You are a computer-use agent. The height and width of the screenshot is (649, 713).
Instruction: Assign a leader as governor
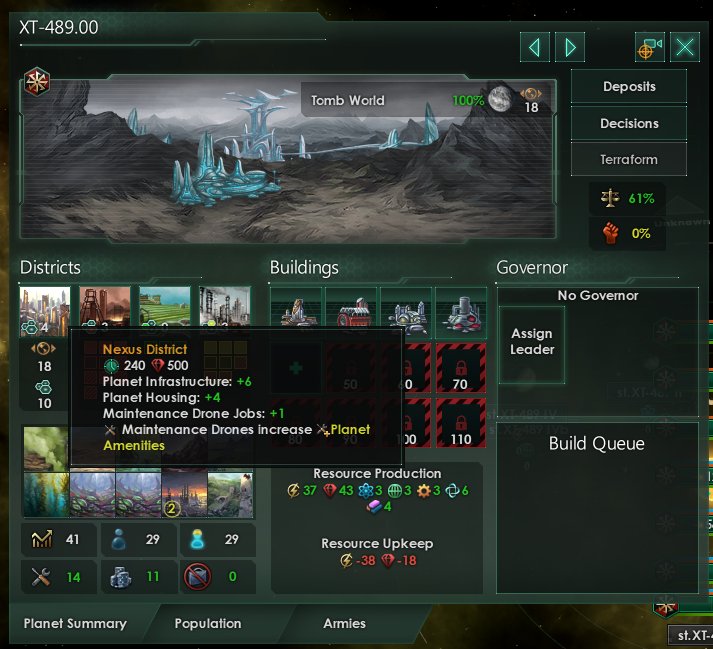[x=532, y=343]
